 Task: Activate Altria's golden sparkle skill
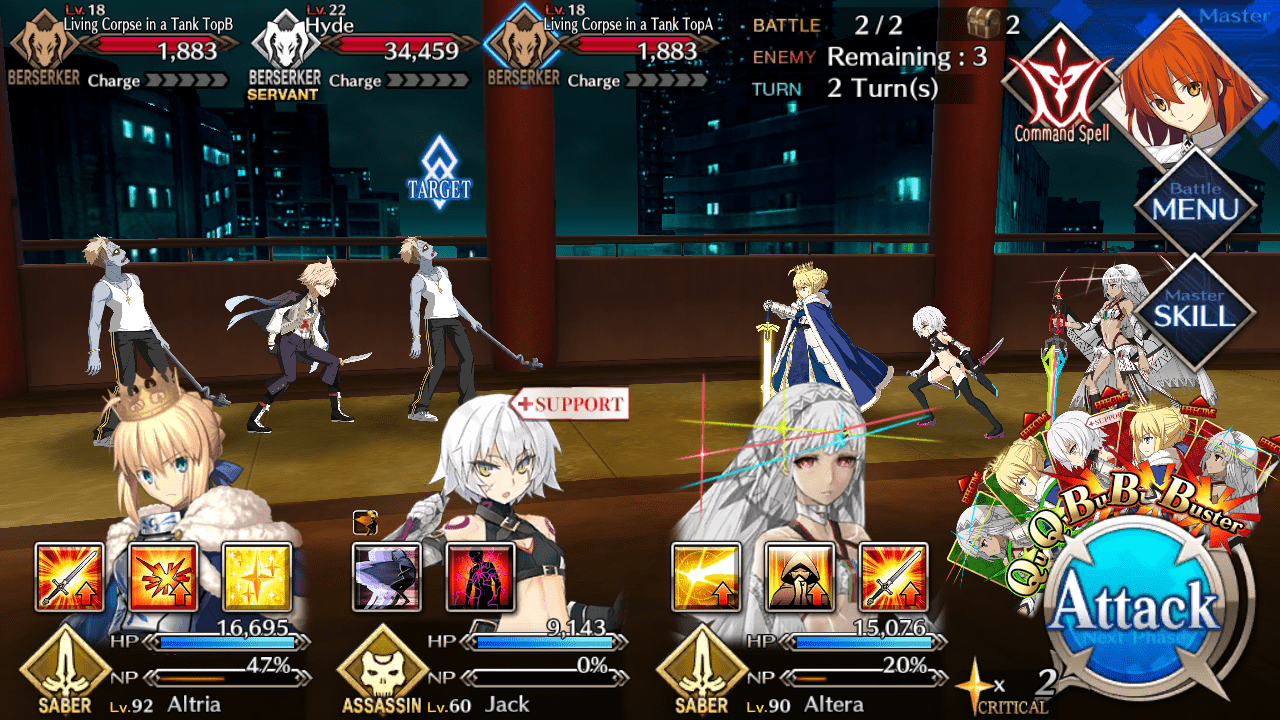[257, 577]
